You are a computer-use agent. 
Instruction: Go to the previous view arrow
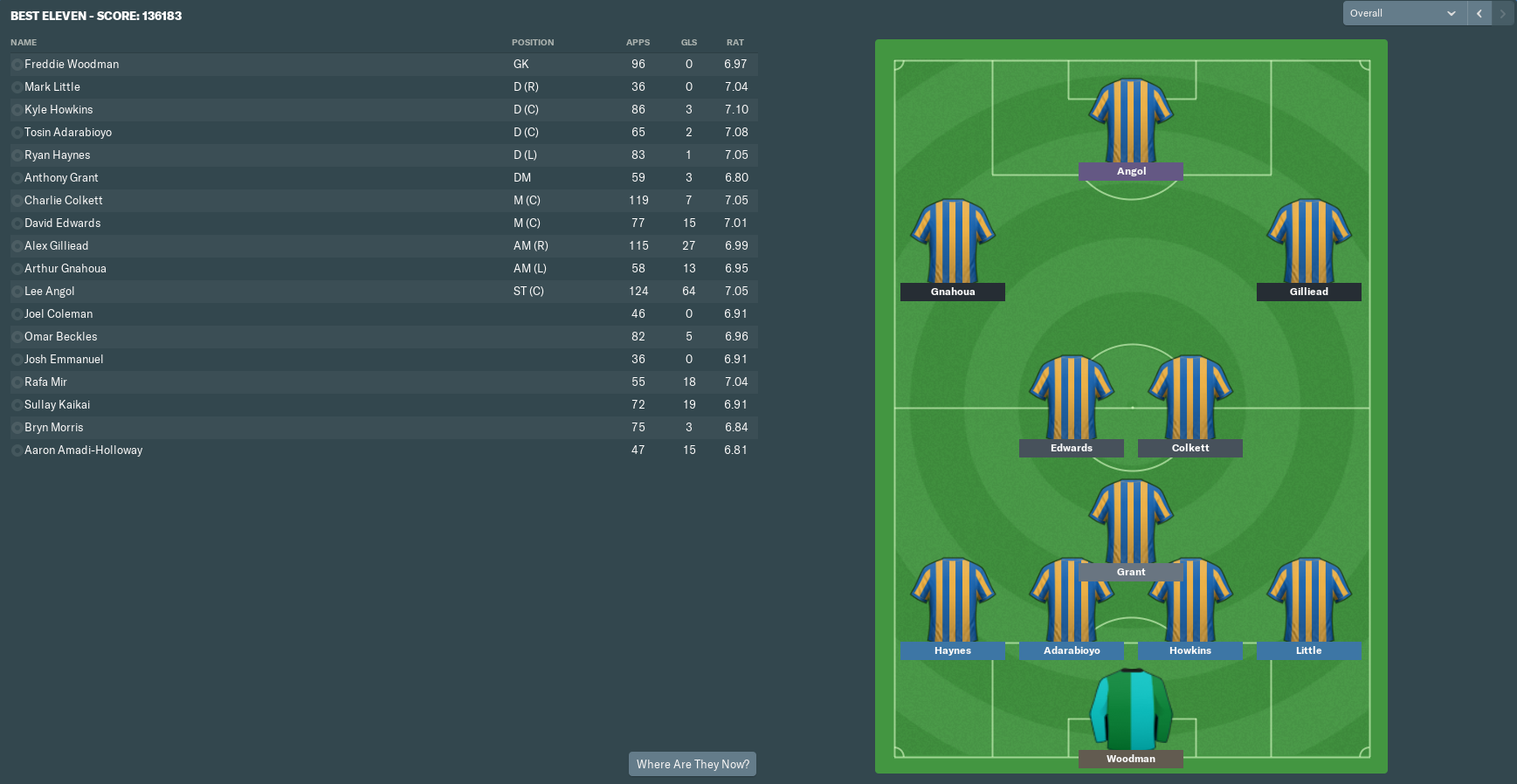(x=1479, y=13)
